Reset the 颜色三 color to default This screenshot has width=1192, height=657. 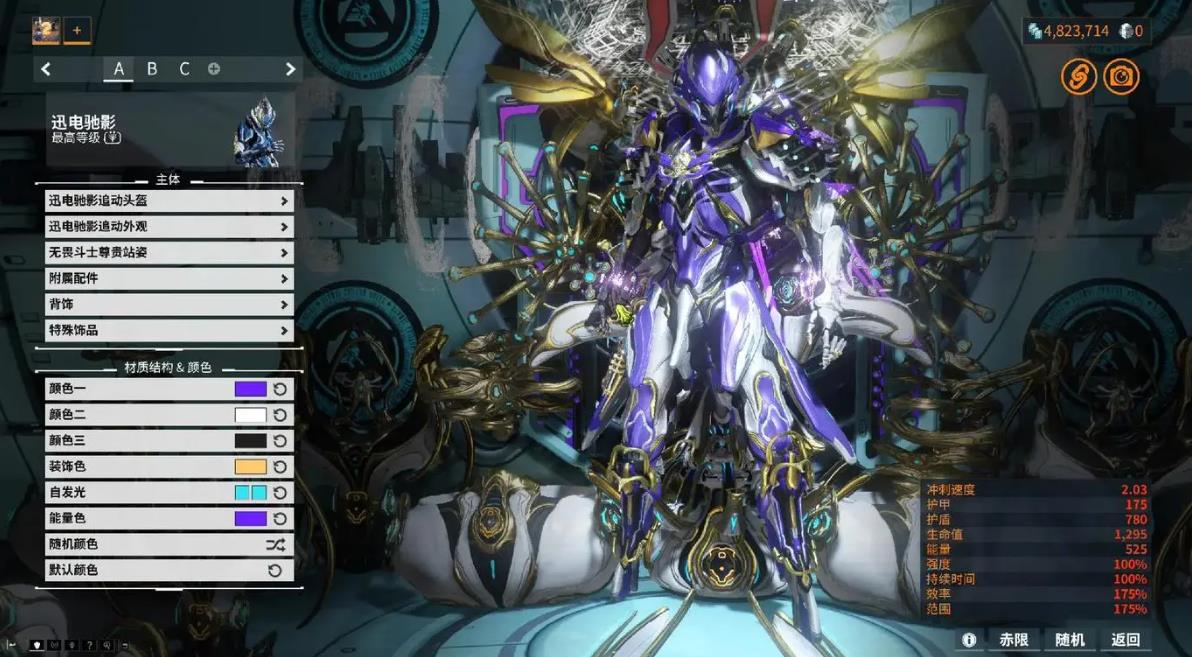280,441
